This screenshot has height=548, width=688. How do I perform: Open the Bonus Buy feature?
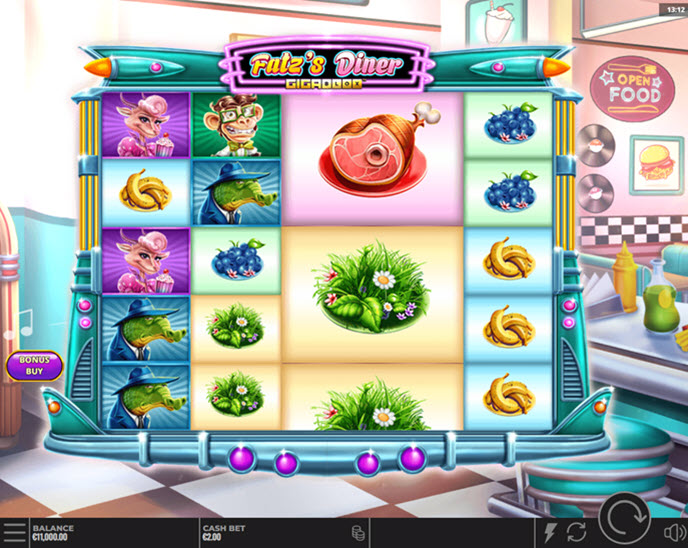pos(34,365)
